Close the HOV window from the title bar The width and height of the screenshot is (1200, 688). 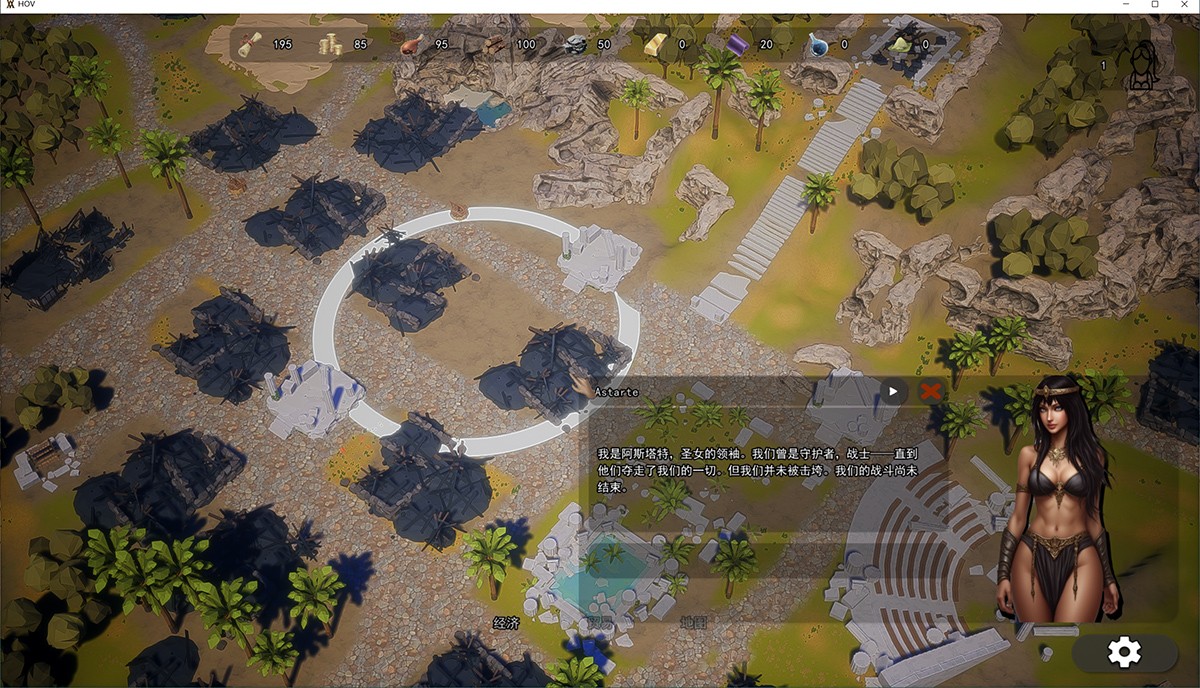click(x=1182, y=5)
